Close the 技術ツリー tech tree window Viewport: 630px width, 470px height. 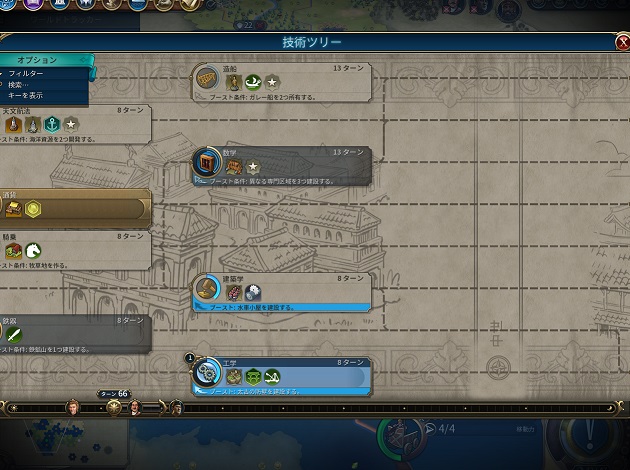pyautogui.click(x=622, y=43)
